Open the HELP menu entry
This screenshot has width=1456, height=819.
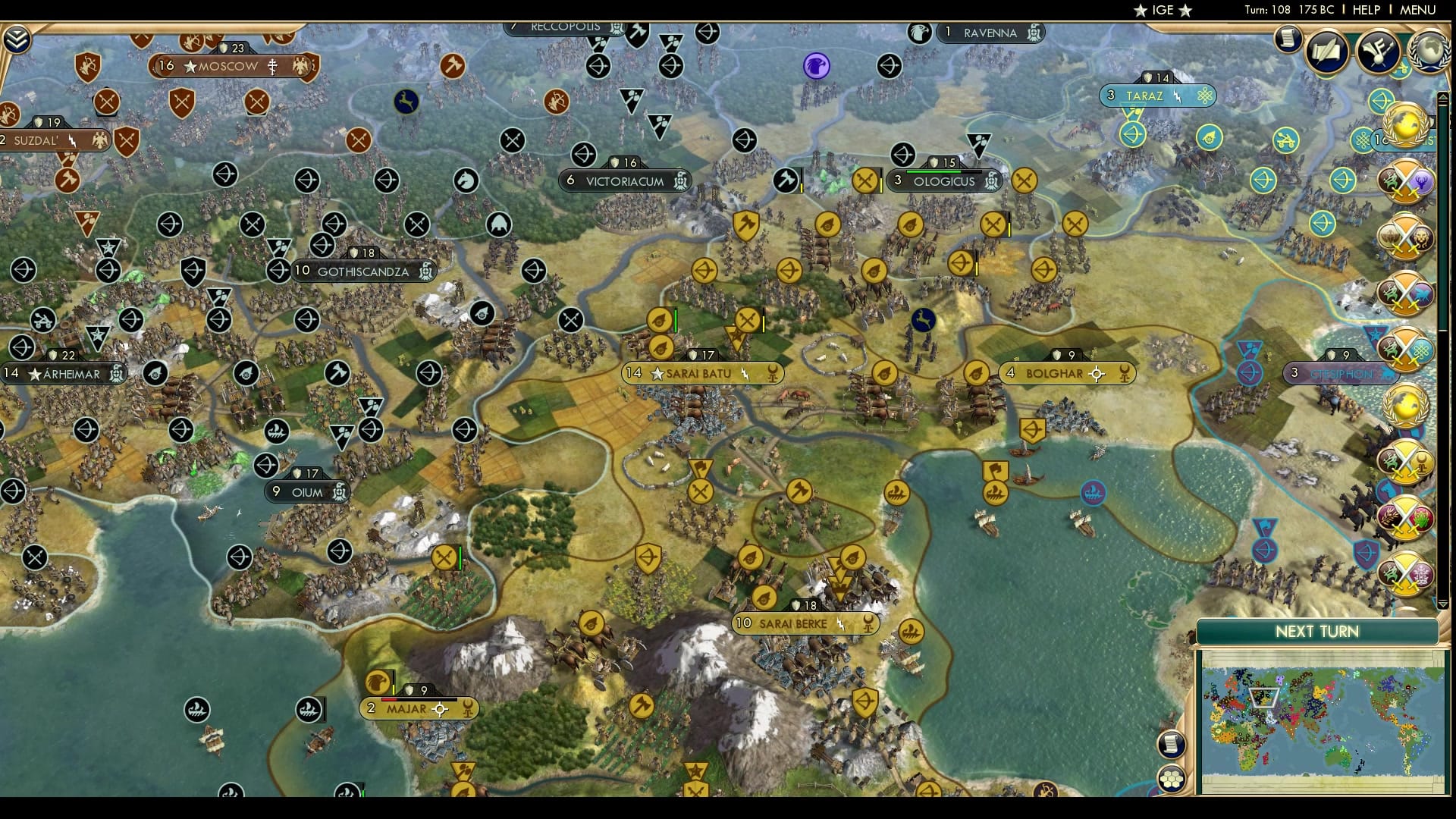click(1367, 10)
